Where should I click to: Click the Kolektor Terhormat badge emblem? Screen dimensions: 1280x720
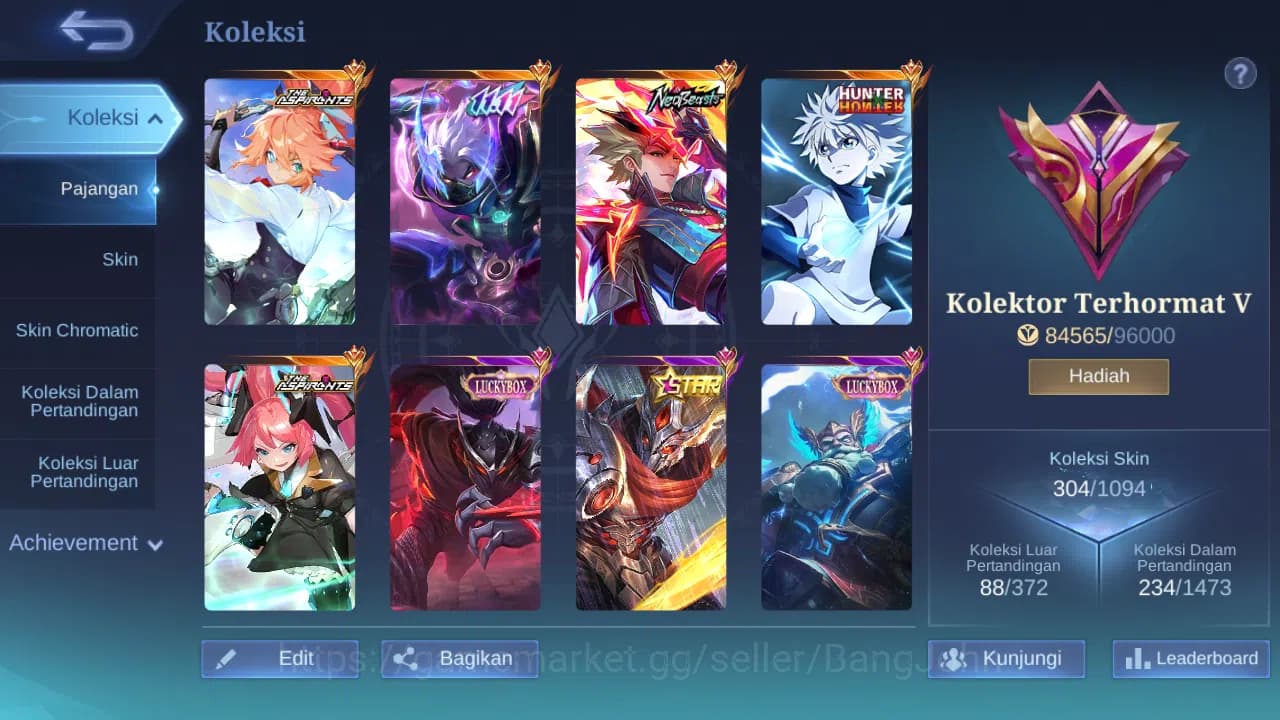pyautogui.click(x=1097, y=180)
